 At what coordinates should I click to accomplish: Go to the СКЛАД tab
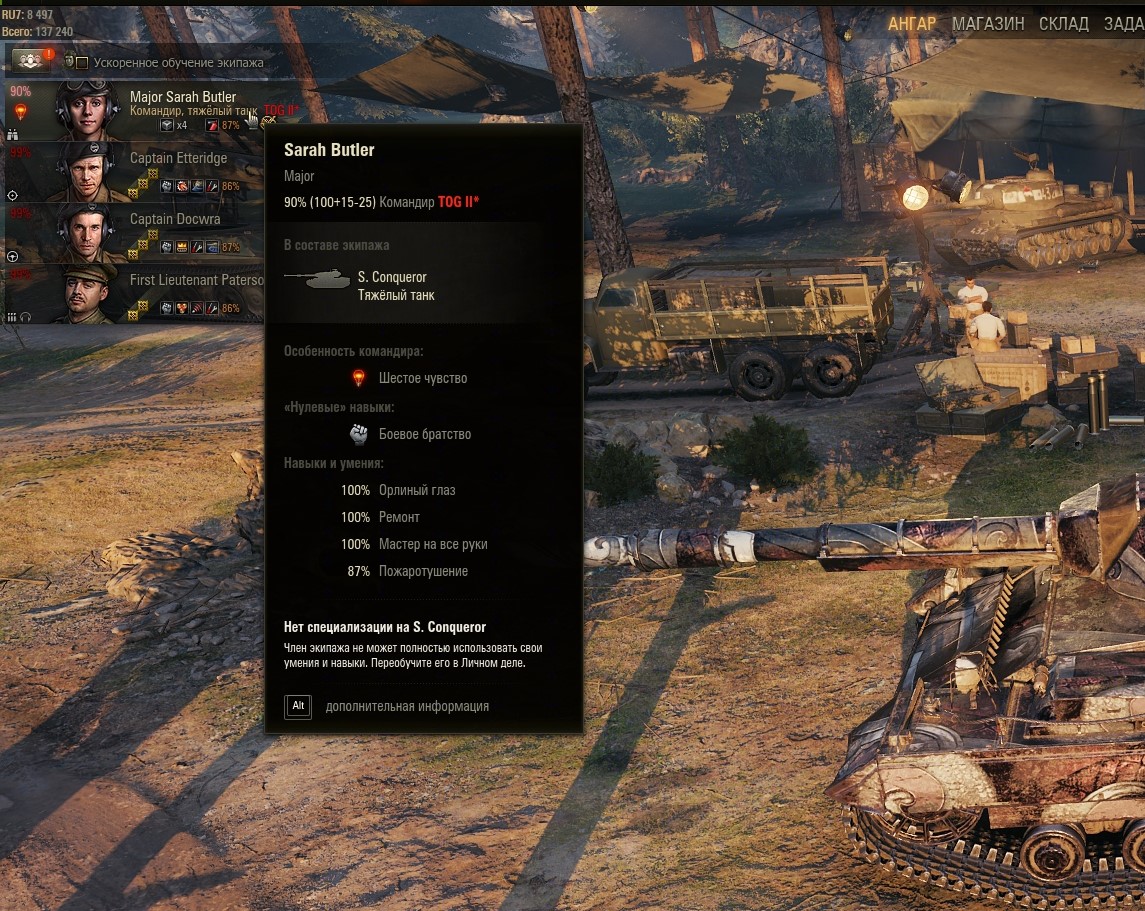pos(1063,24)
